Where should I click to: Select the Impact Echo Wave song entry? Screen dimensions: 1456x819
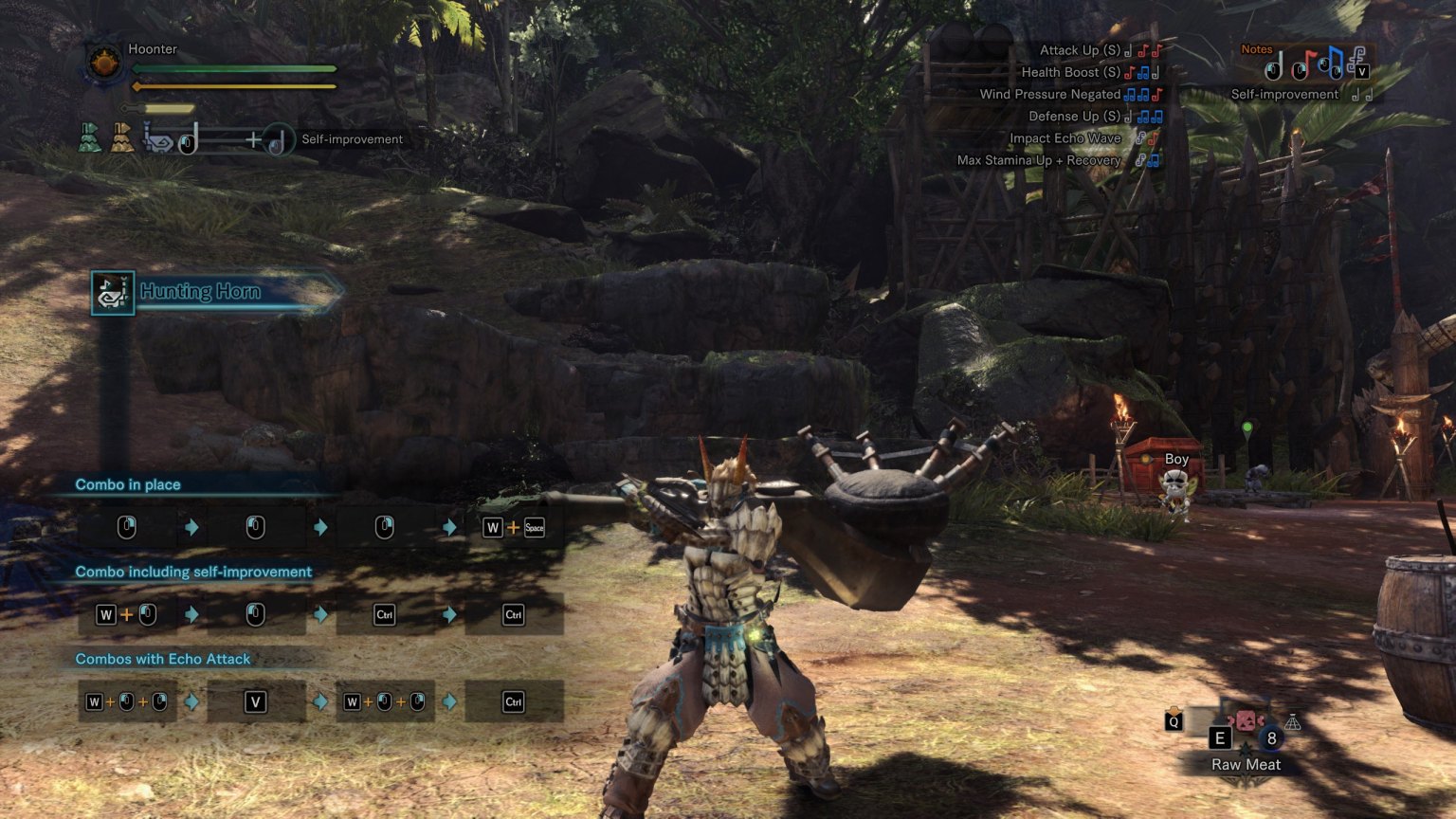tap(1065, 137)
